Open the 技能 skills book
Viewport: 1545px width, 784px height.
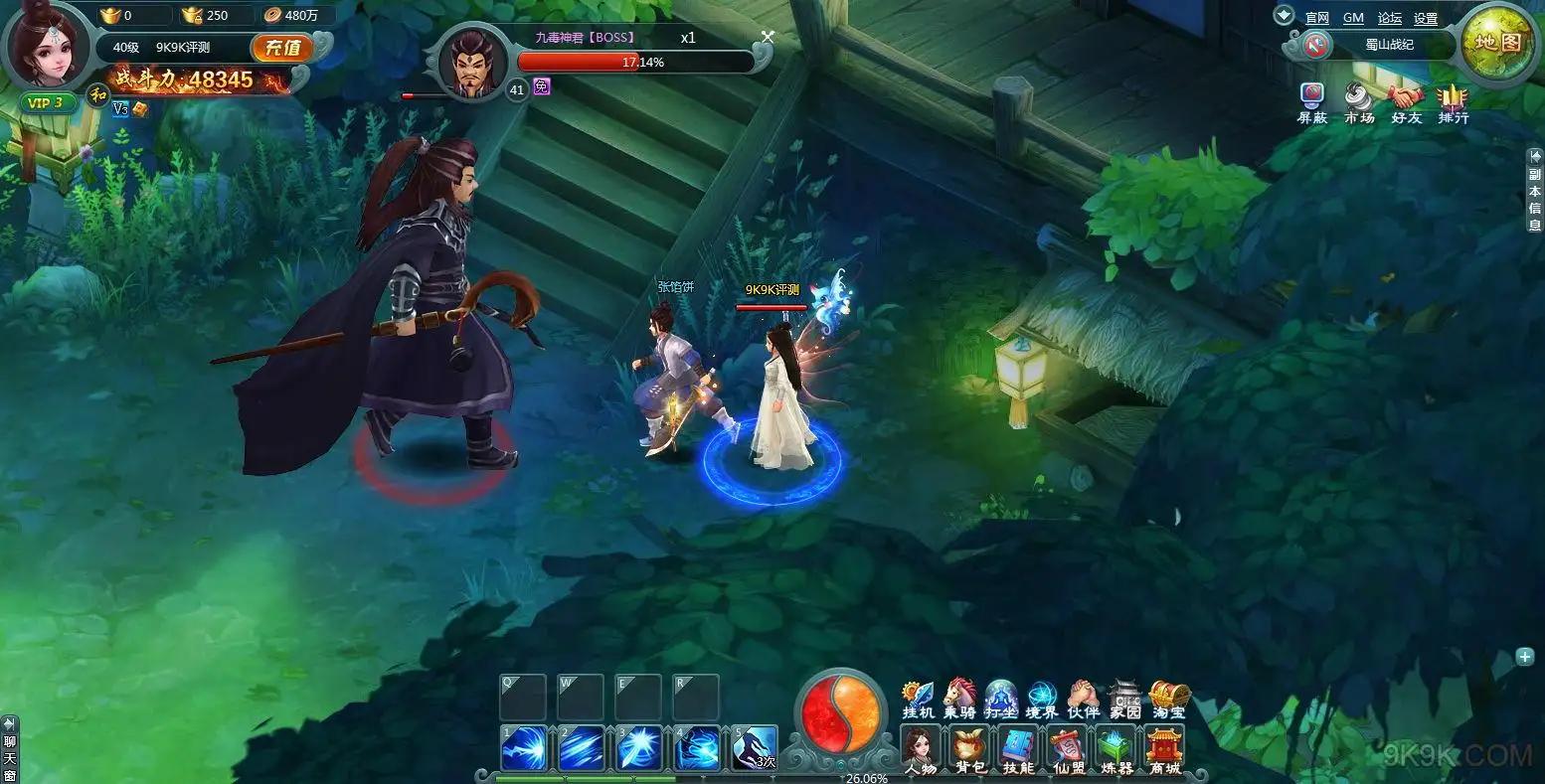(x=1017, y=748)
